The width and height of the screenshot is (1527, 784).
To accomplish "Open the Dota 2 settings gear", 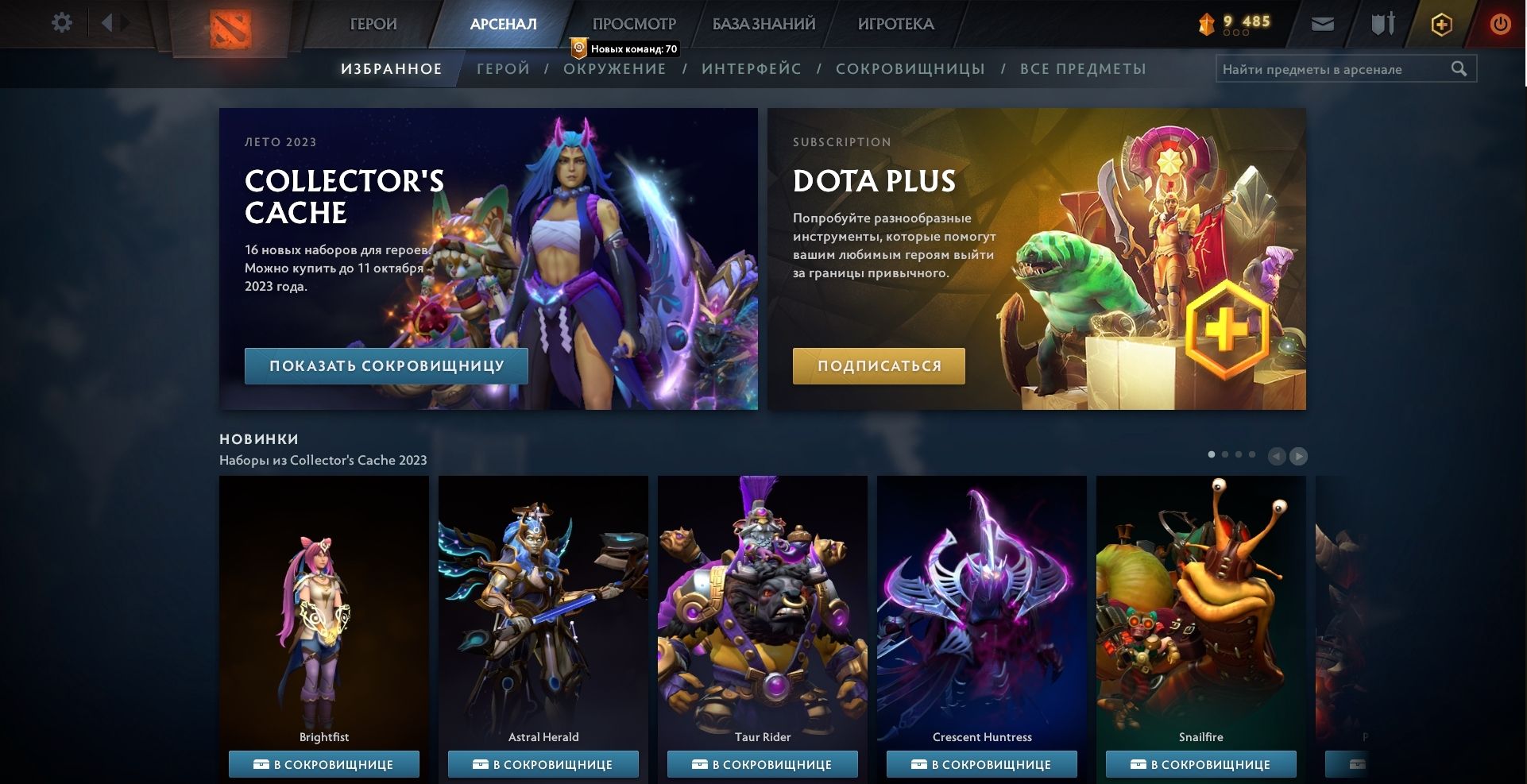I will tap(62, 22).
